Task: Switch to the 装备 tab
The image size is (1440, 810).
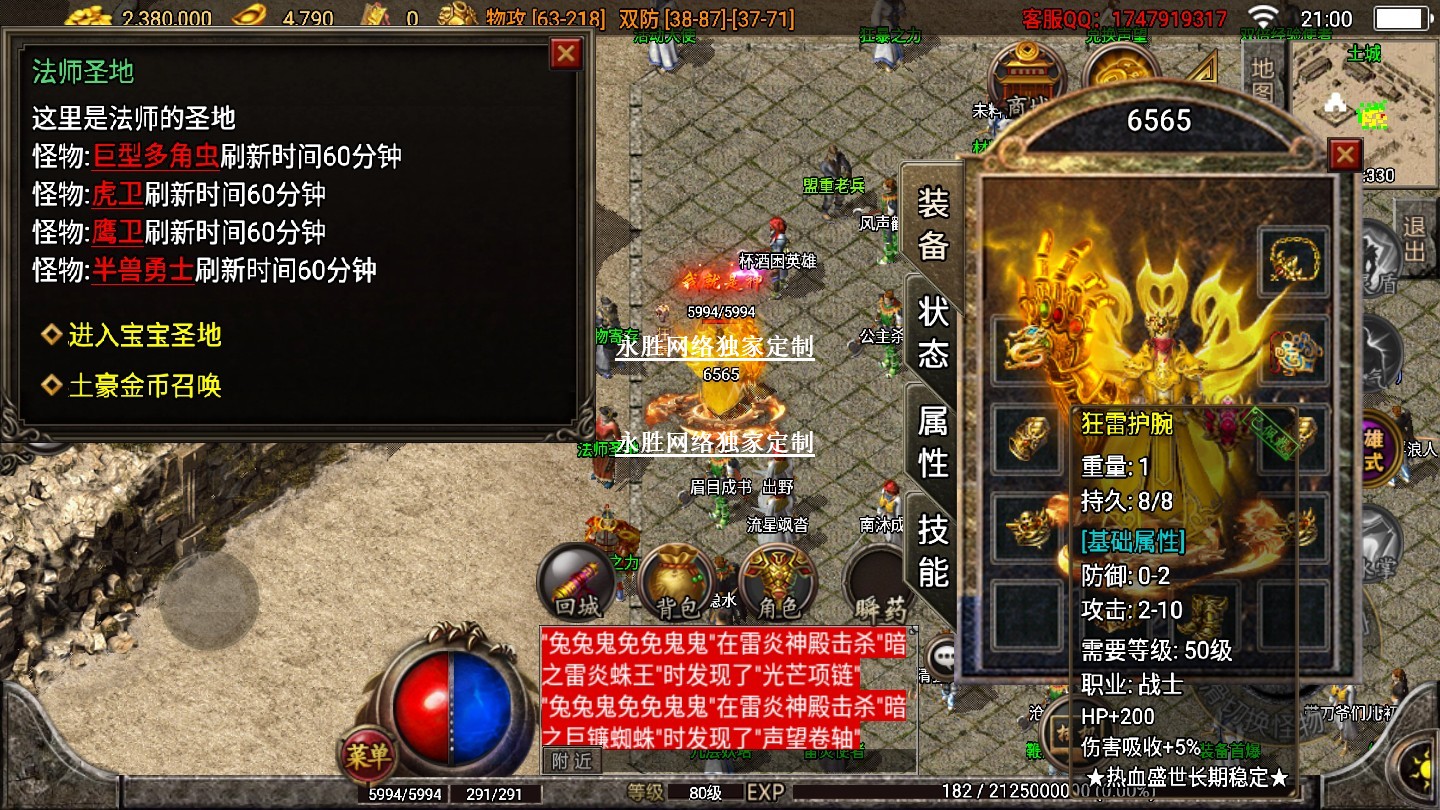Action: coord(932,225)
